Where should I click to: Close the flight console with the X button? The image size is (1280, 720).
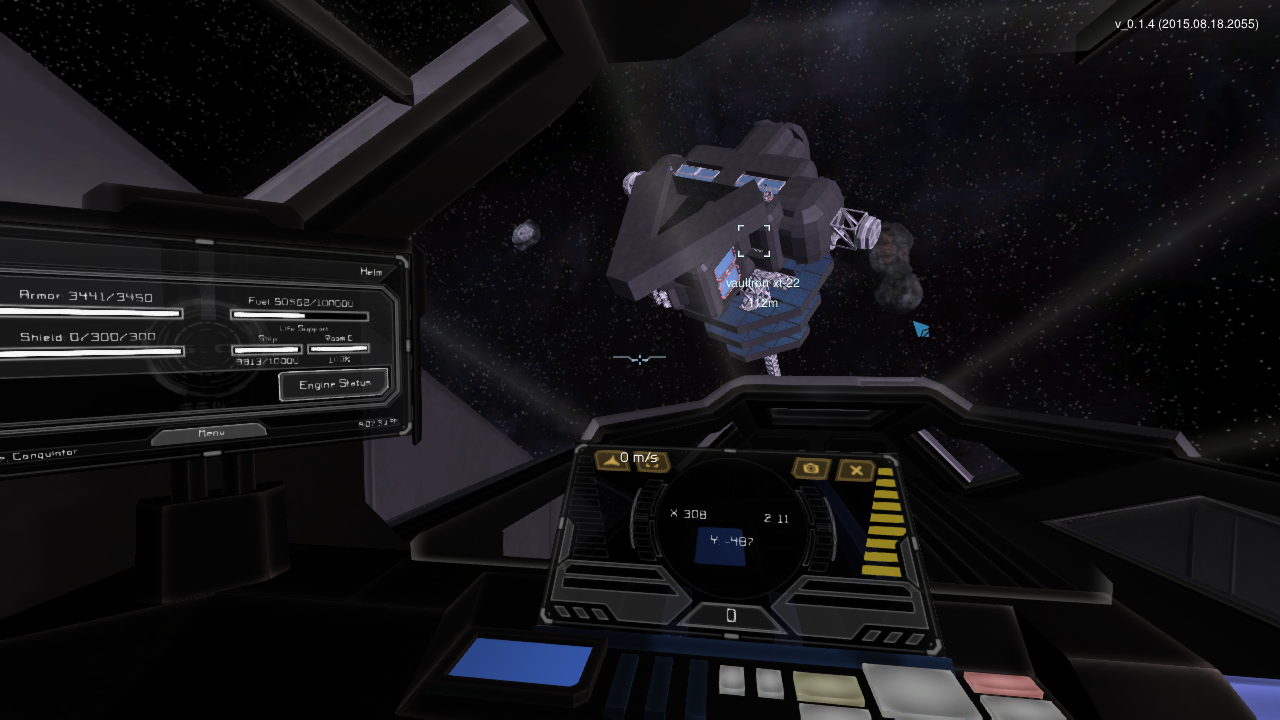[x=856, y=469]
